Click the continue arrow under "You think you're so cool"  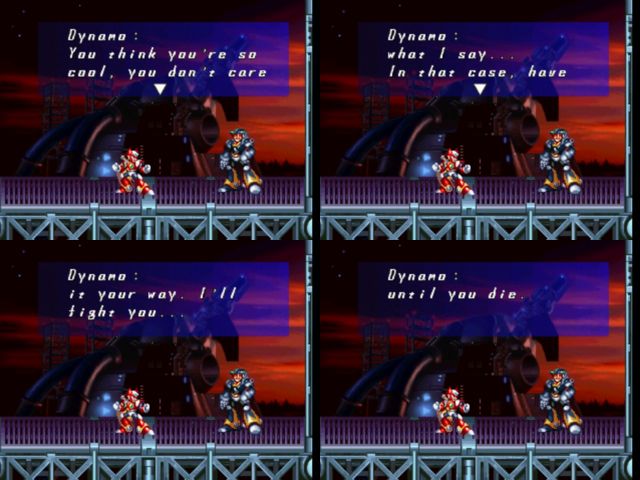tap(159, 89)
